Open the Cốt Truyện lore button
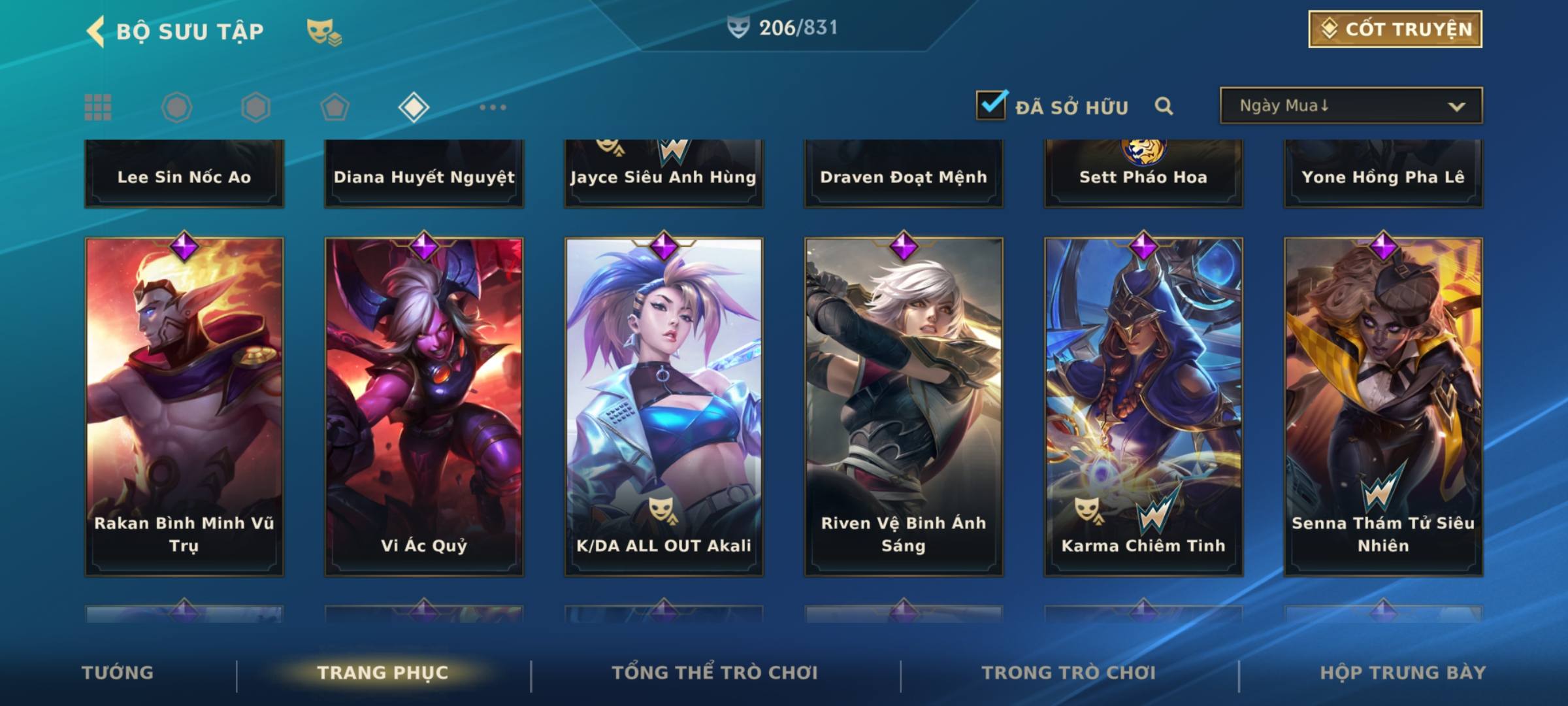This screenshot has height=706, width=1568. coord(1394,29)
